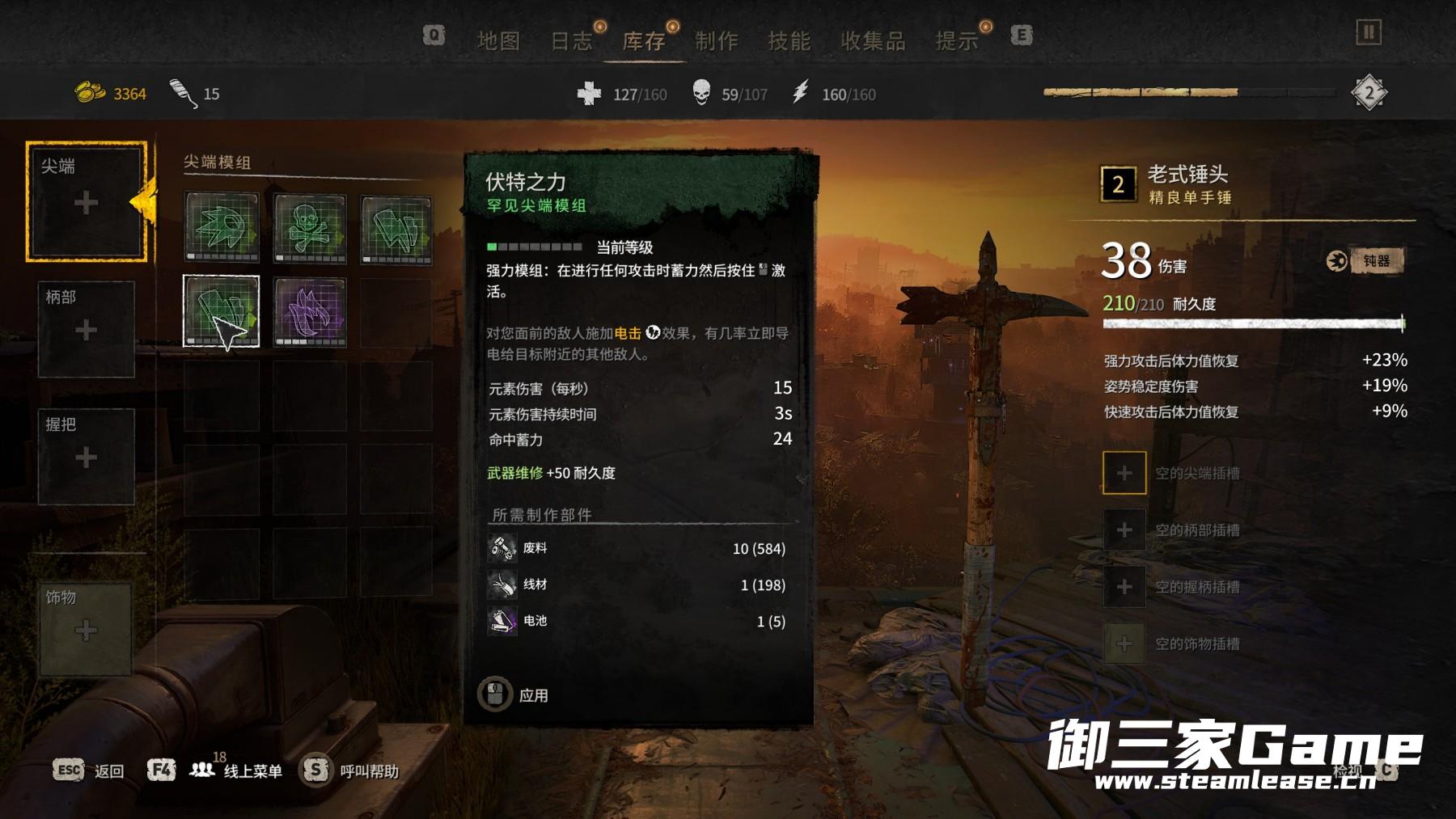1456x819 pixels.
Task: Select the 尖端 mod category slot
Action: point(87,201)
